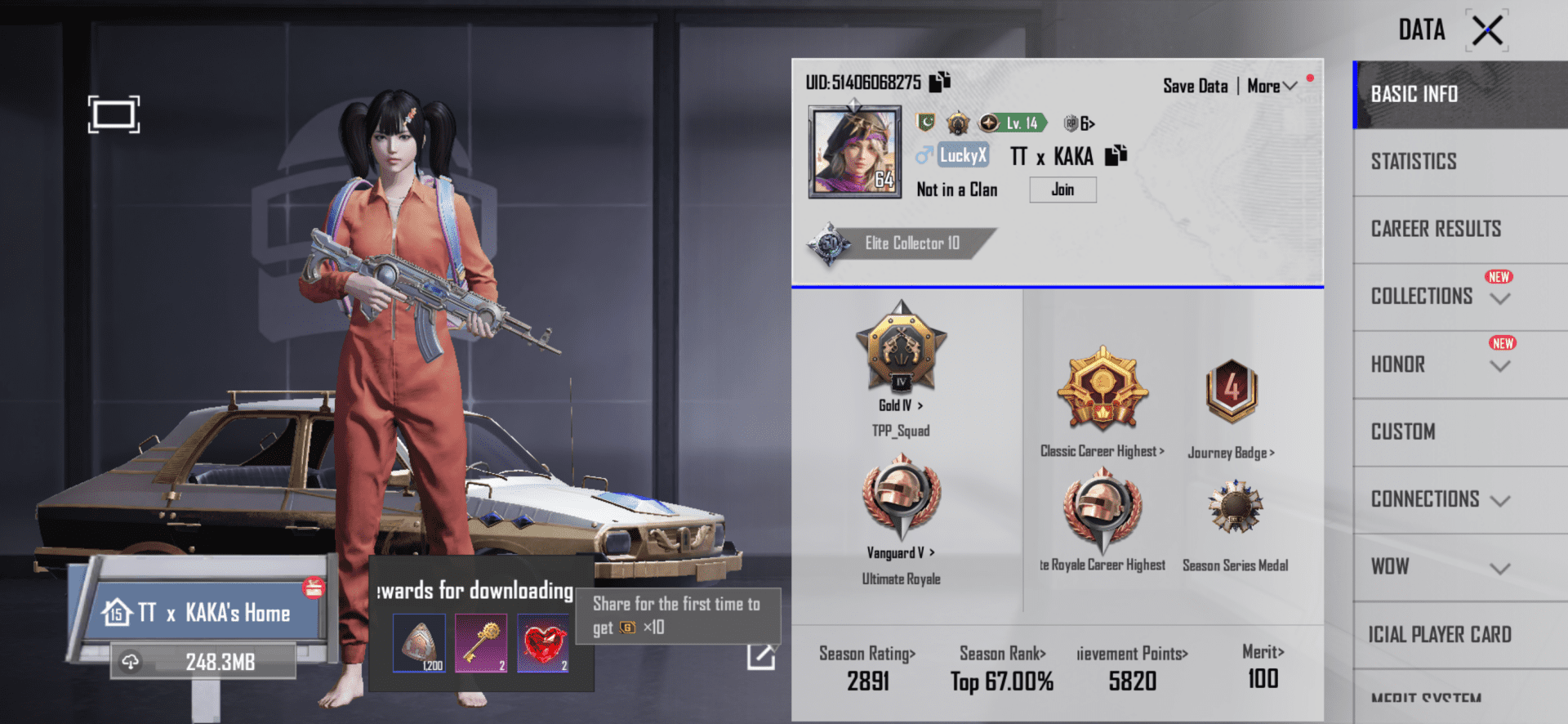View the Season Series Medal
The height and width of the screenshot is (724, 1568).
1235,507
